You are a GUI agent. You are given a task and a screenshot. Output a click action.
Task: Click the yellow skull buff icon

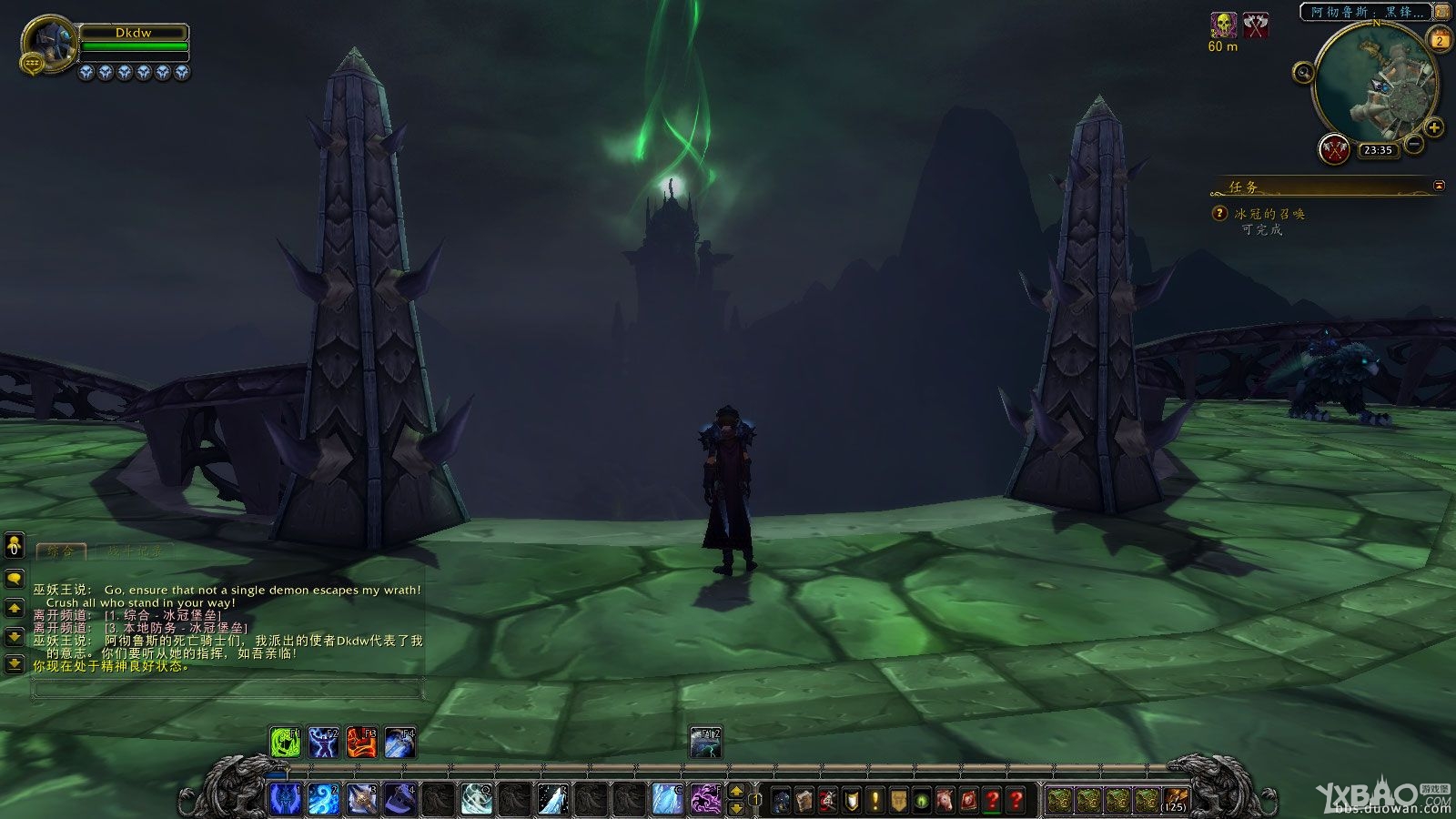point(1223,25)
